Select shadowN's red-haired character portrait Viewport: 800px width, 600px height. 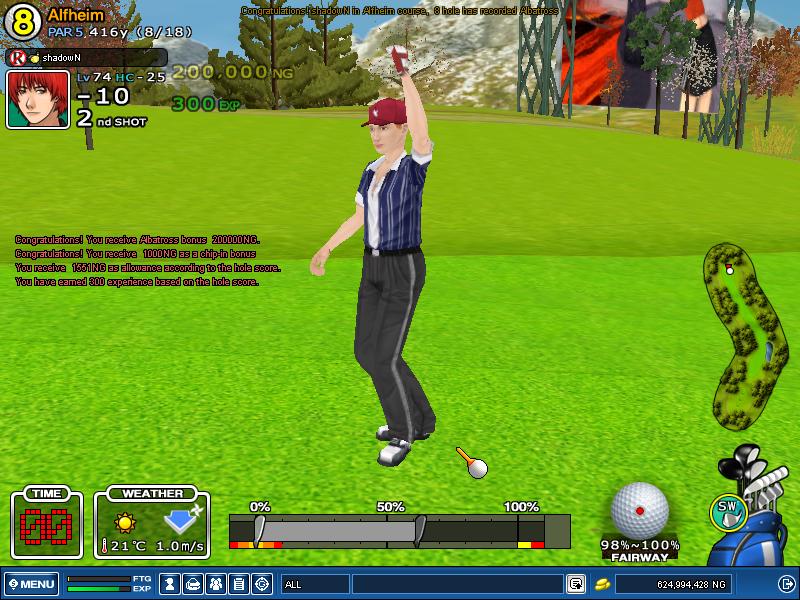coord(38,99)
